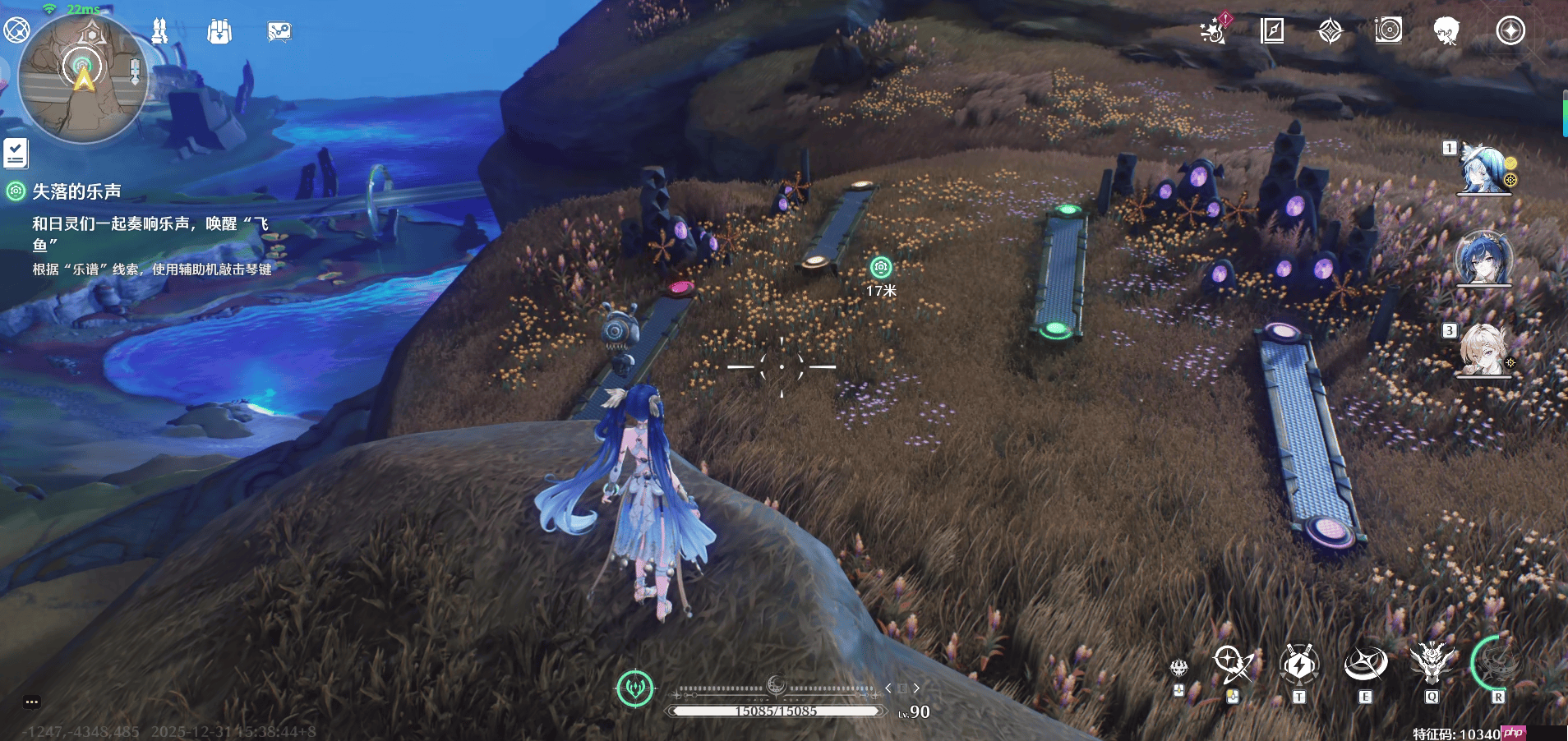Open the circular minimap
The image size is (1568, 741).
[x=83, y=79]
